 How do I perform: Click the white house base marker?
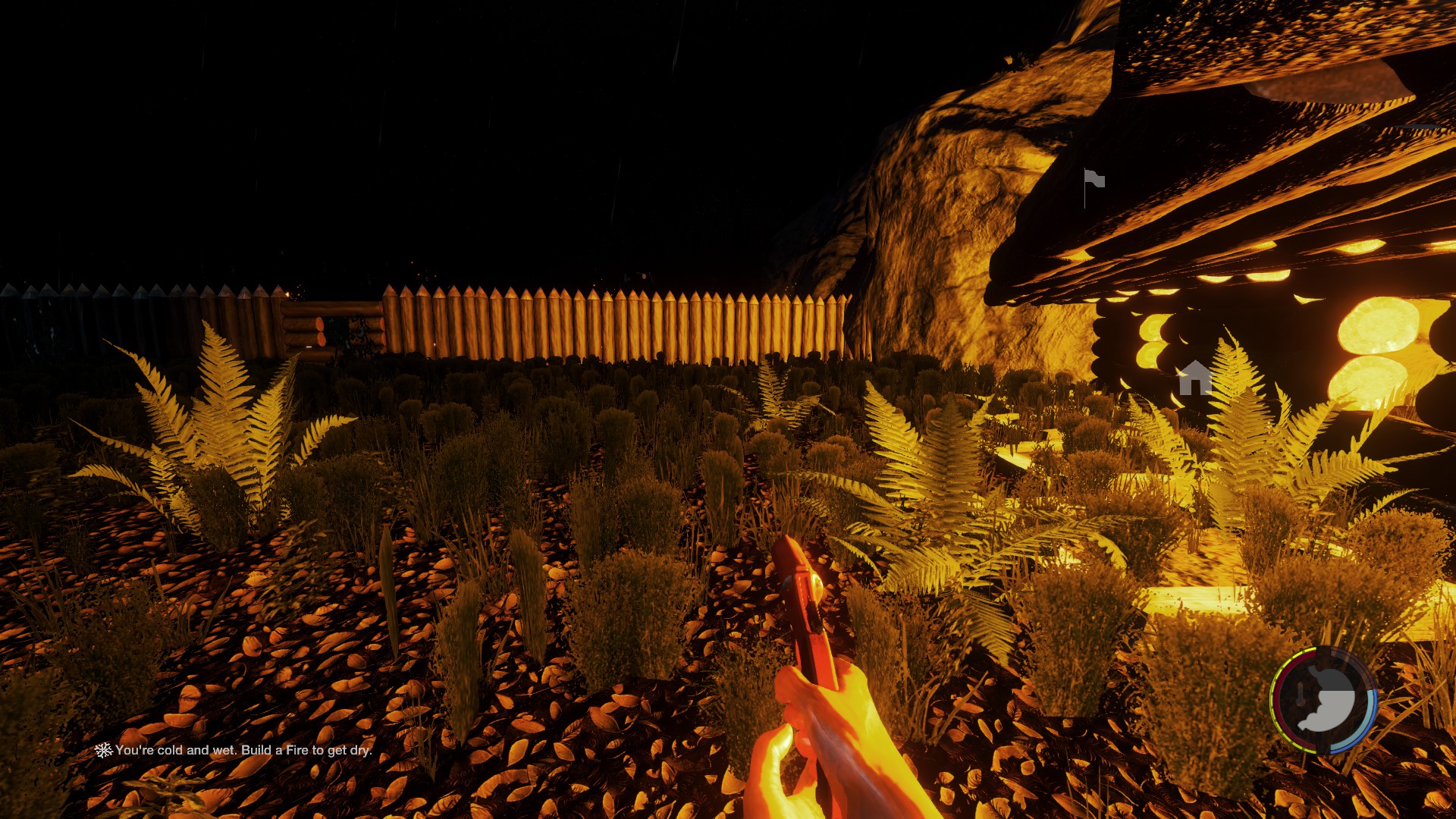1194,378
